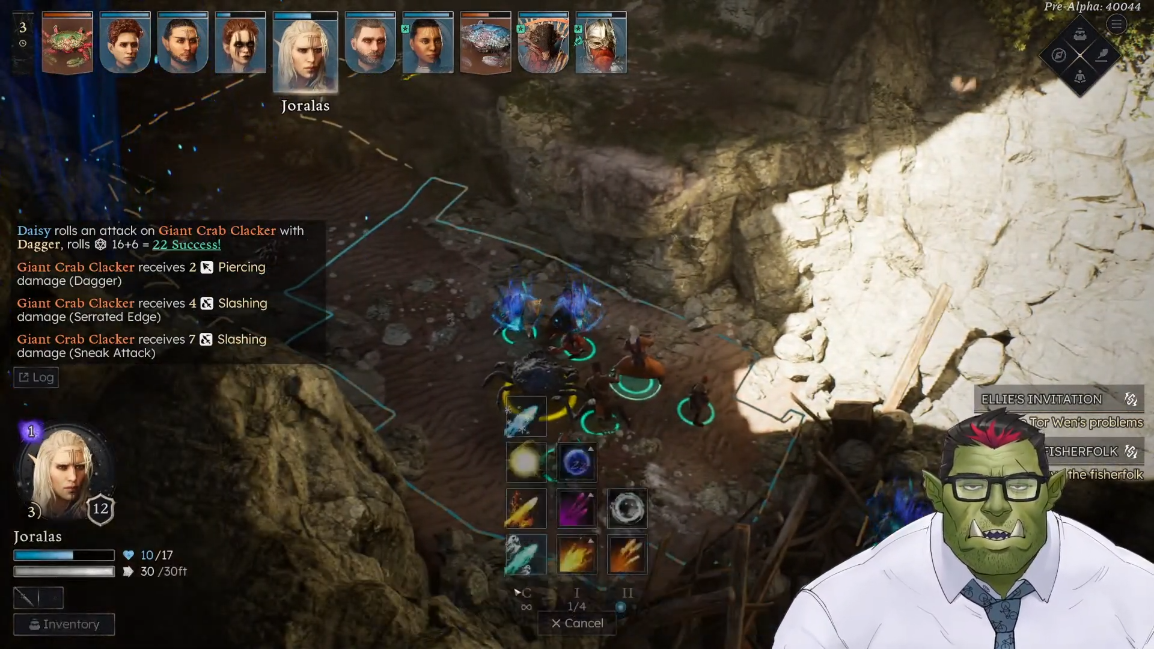
Task: Cast the blue sphere spell
Action: [576, 462]
